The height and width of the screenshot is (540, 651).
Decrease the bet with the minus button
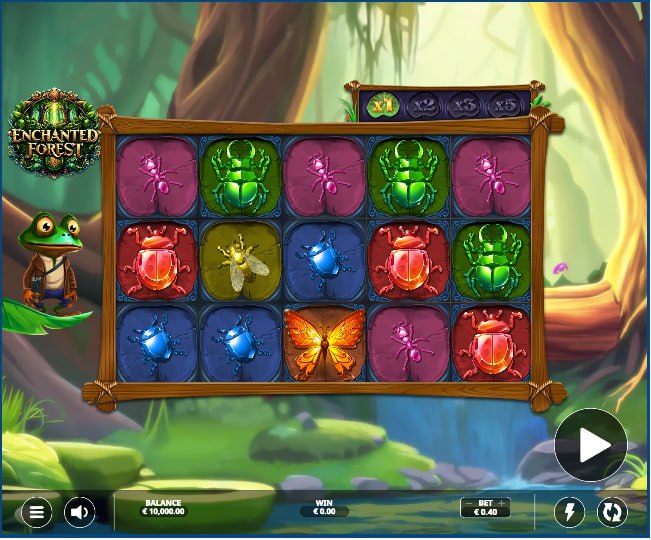(467, 503)
